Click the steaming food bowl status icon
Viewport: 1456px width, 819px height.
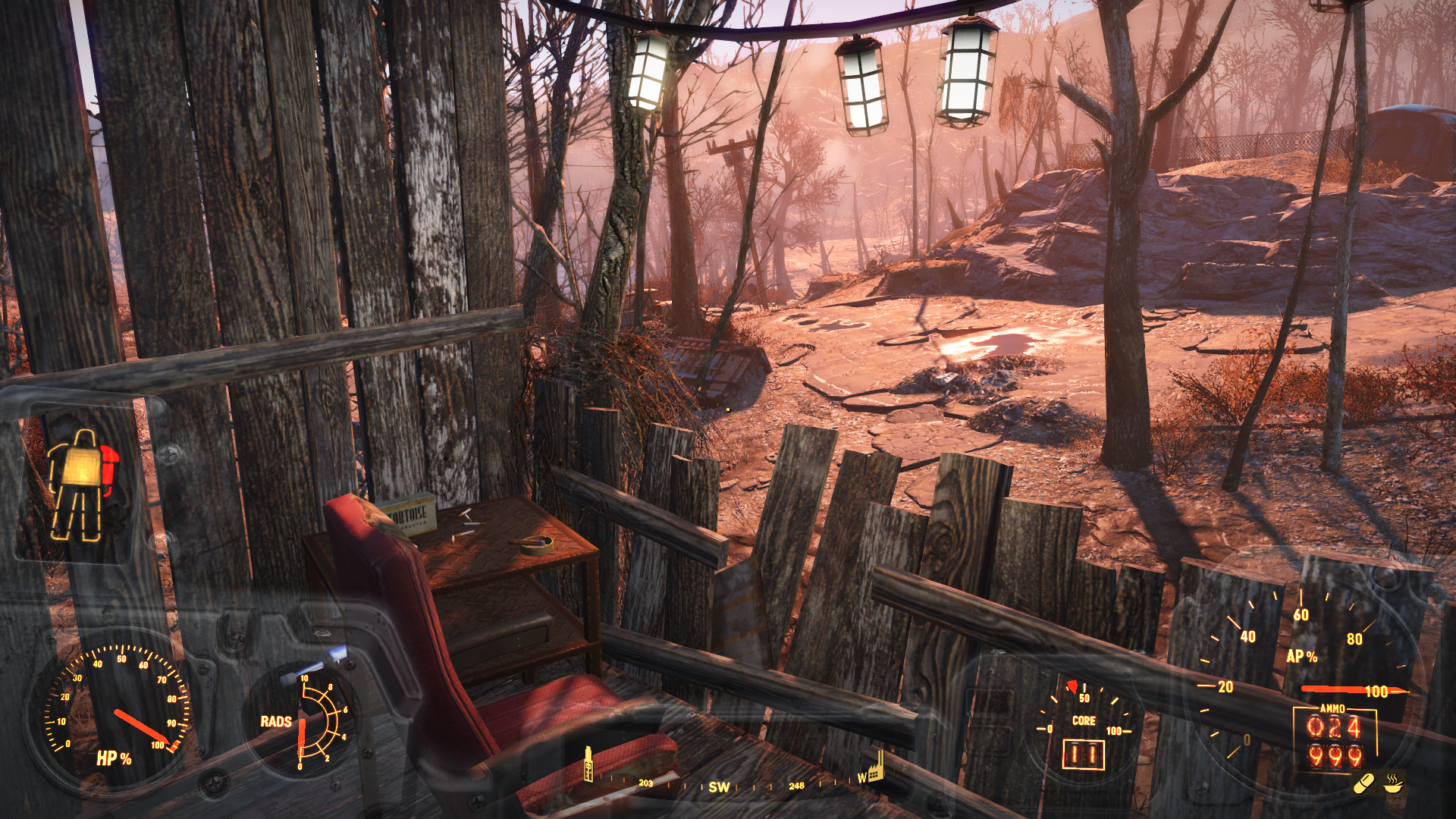point(1394,783)
